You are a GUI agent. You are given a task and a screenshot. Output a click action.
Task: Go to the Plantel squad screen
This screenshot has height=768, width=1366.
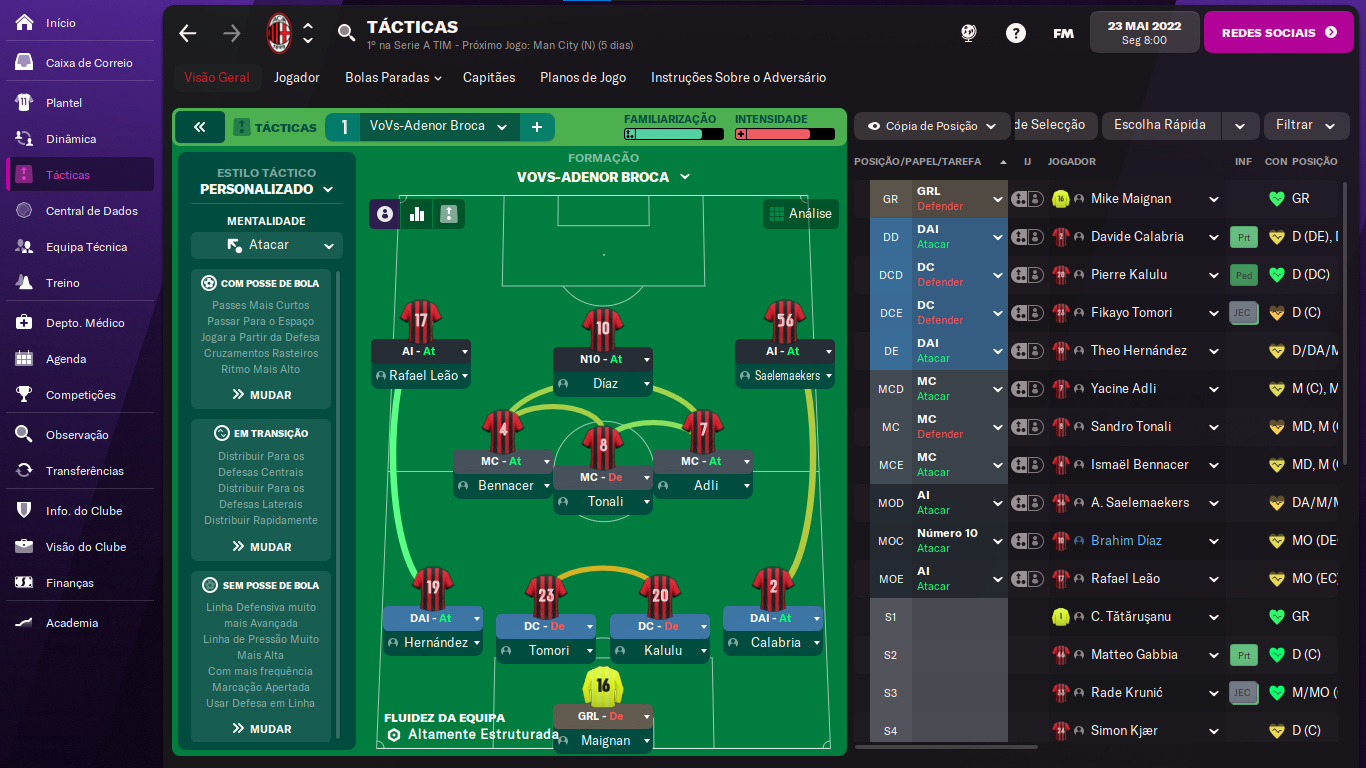point(64,103)
